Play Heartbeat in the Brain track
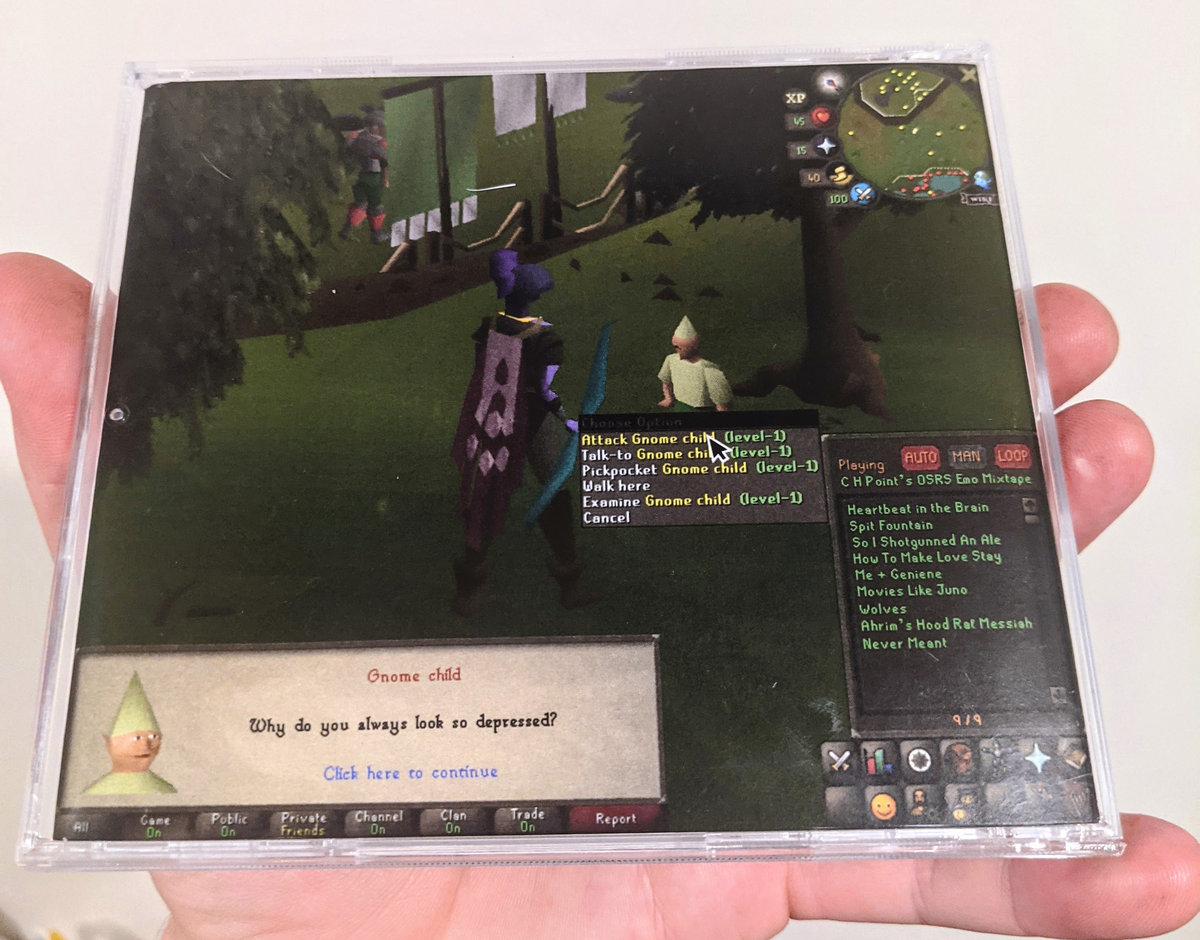Viewport: 1200px width, 940px height. click(912, 508)
